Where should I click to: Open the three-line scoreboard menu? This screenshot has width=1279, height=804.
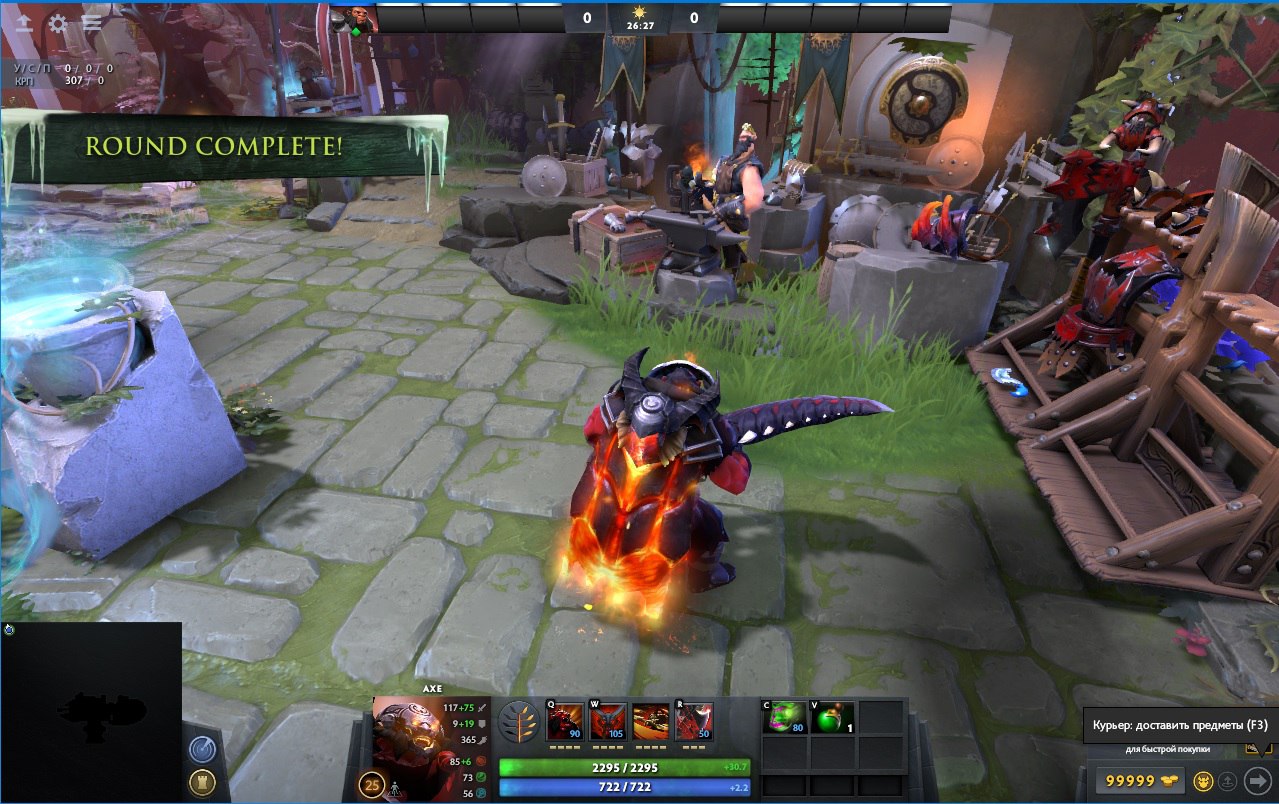pyautogui.click(x=92, y=23)
